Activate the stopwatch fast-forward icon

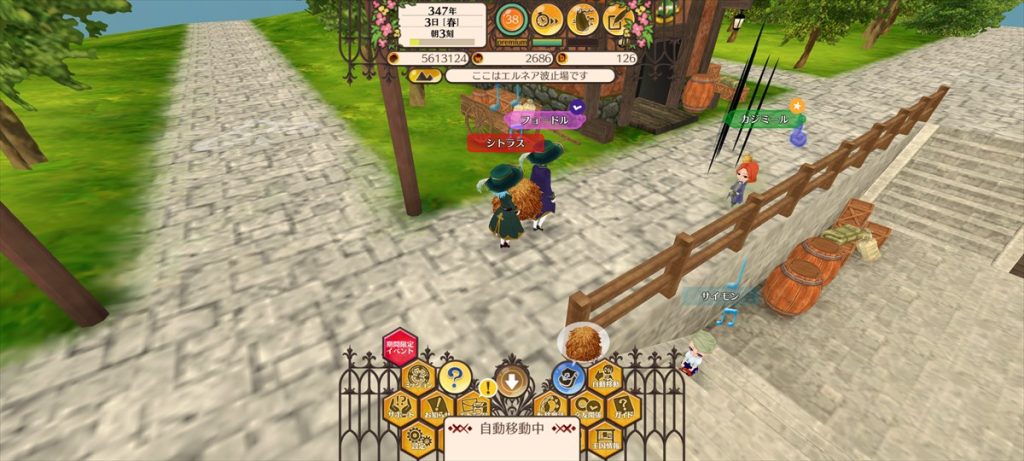[547, 17]
